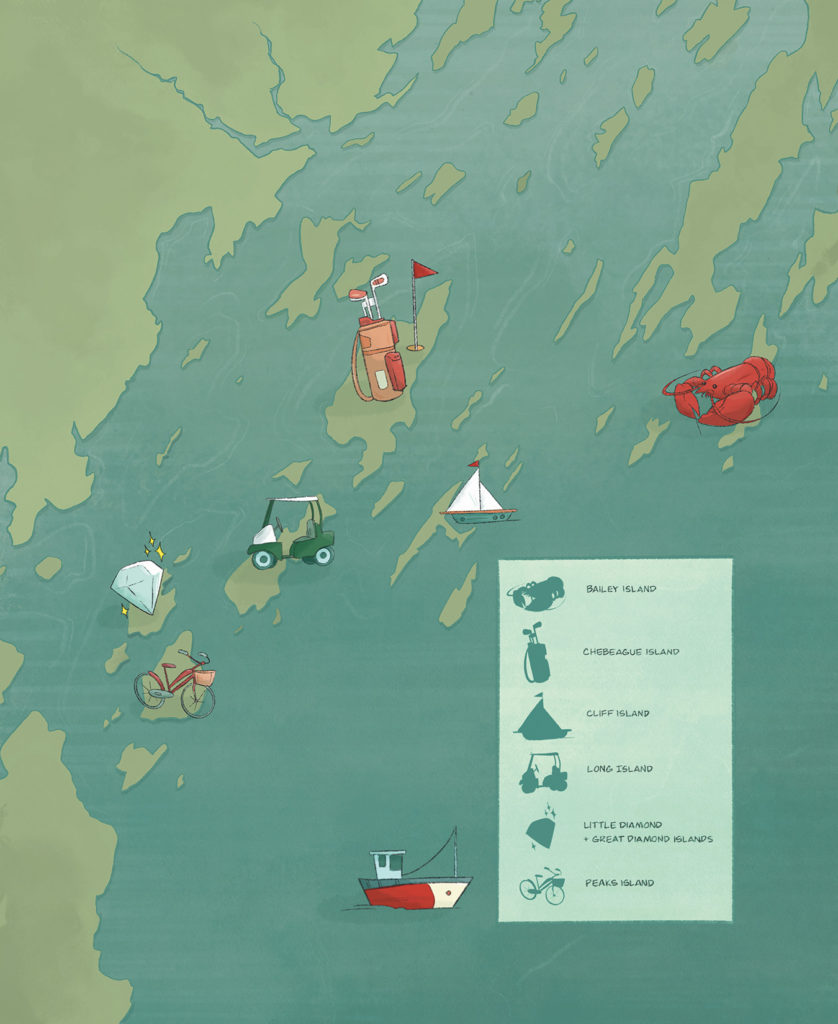
Task: Choose Chebeague Island in the legend
Action: 630,652
